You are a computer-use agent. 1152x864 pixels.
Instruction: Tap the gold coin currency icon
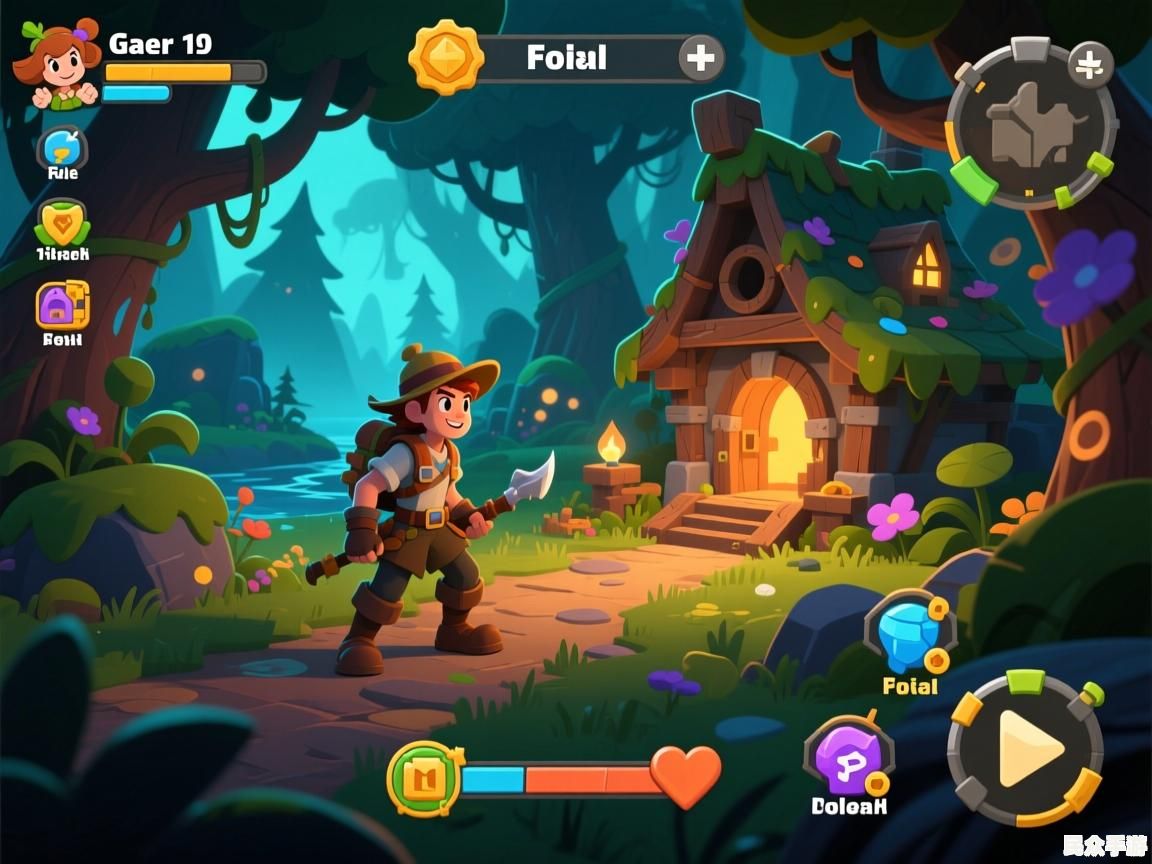[446, 57]
